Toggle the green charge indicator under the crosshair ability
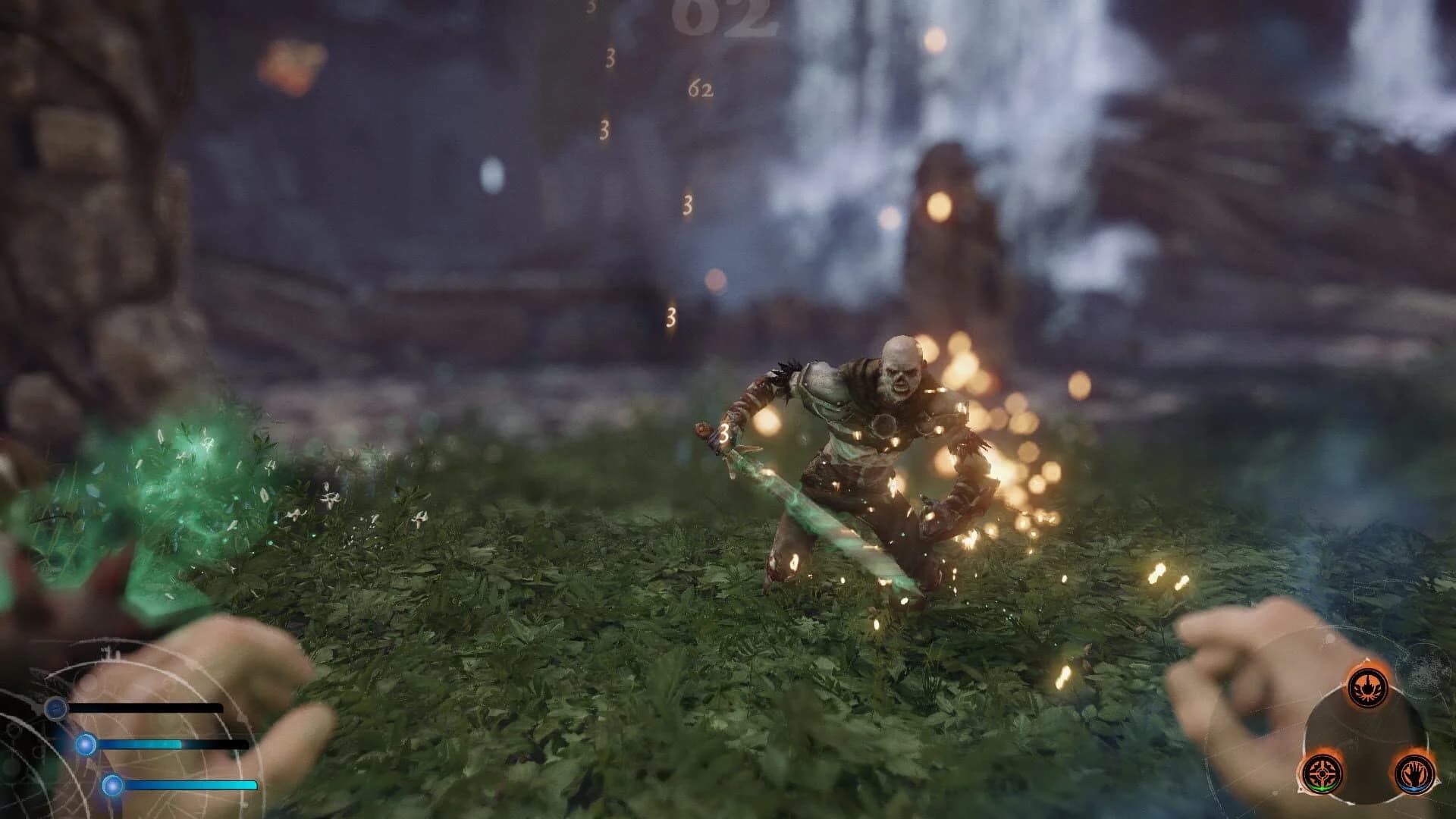This screenshot has width=1456, height=819. pos(1323,789)
